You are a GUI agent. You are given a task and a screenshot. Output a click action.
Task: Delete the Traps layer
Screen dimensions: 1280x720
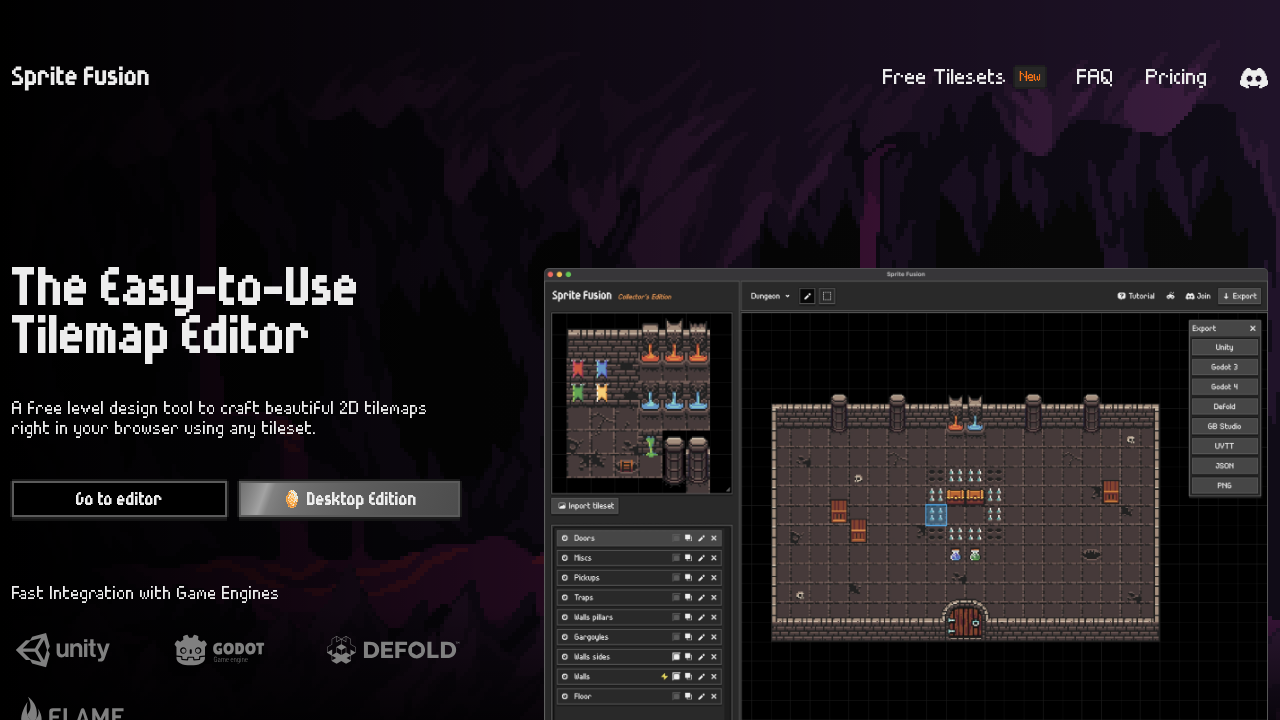tap(713, 597)
